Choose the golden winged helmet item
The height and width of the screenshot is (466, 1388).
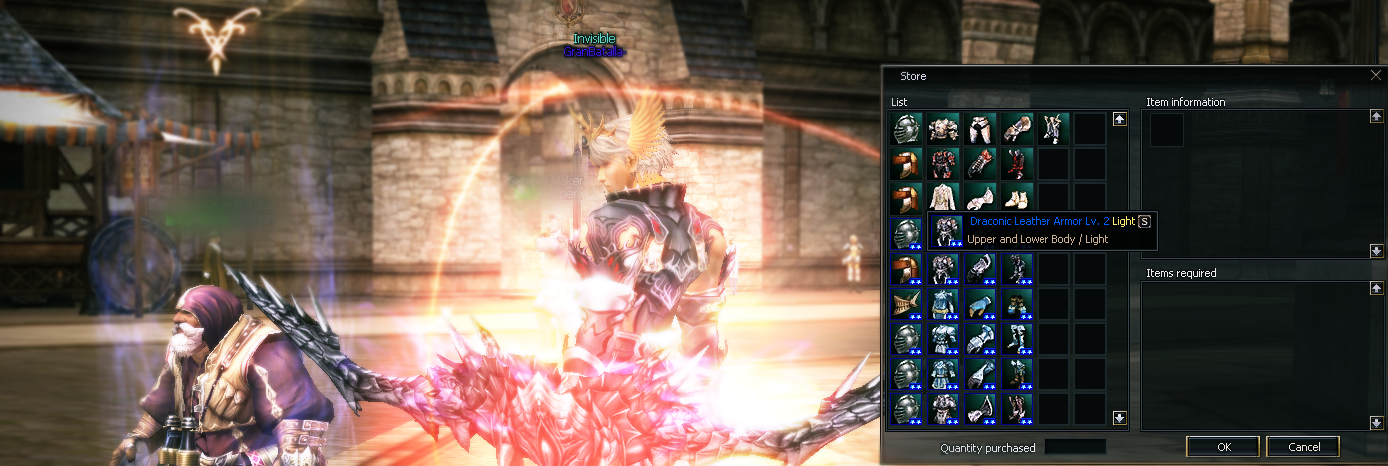(905, 303)
